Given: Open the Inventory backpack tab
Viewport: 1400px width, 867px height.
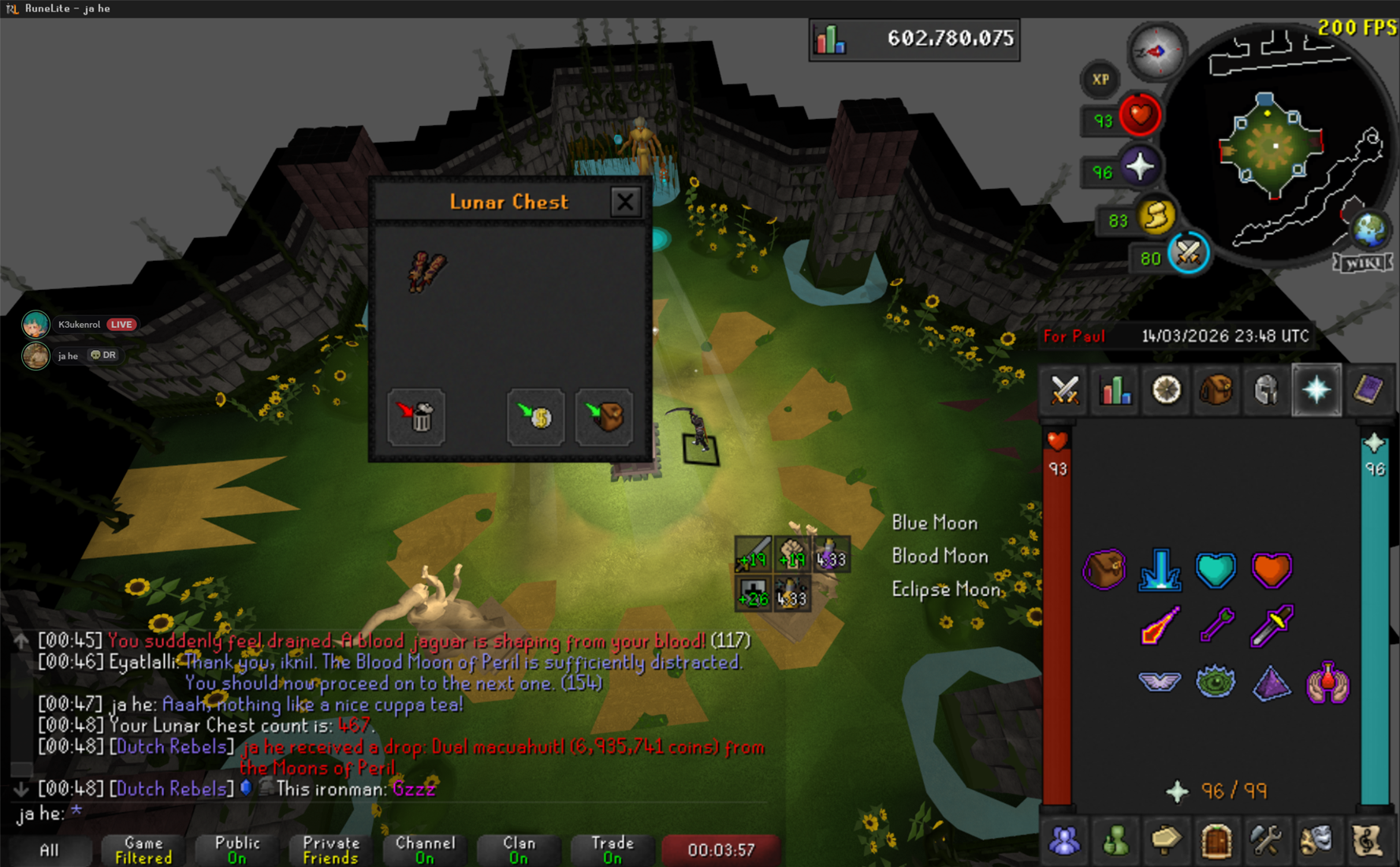Looking at the screenshot, I should pos(1216,390).
